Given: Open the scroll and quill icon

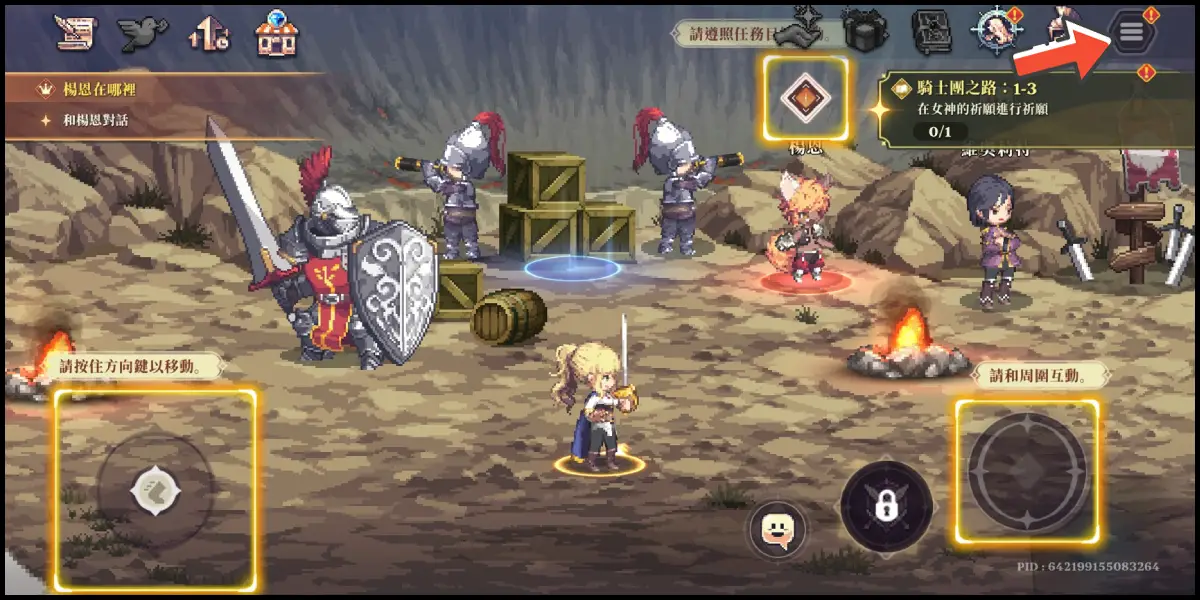Looking at the screenshot, I should [x=73, y=33].
